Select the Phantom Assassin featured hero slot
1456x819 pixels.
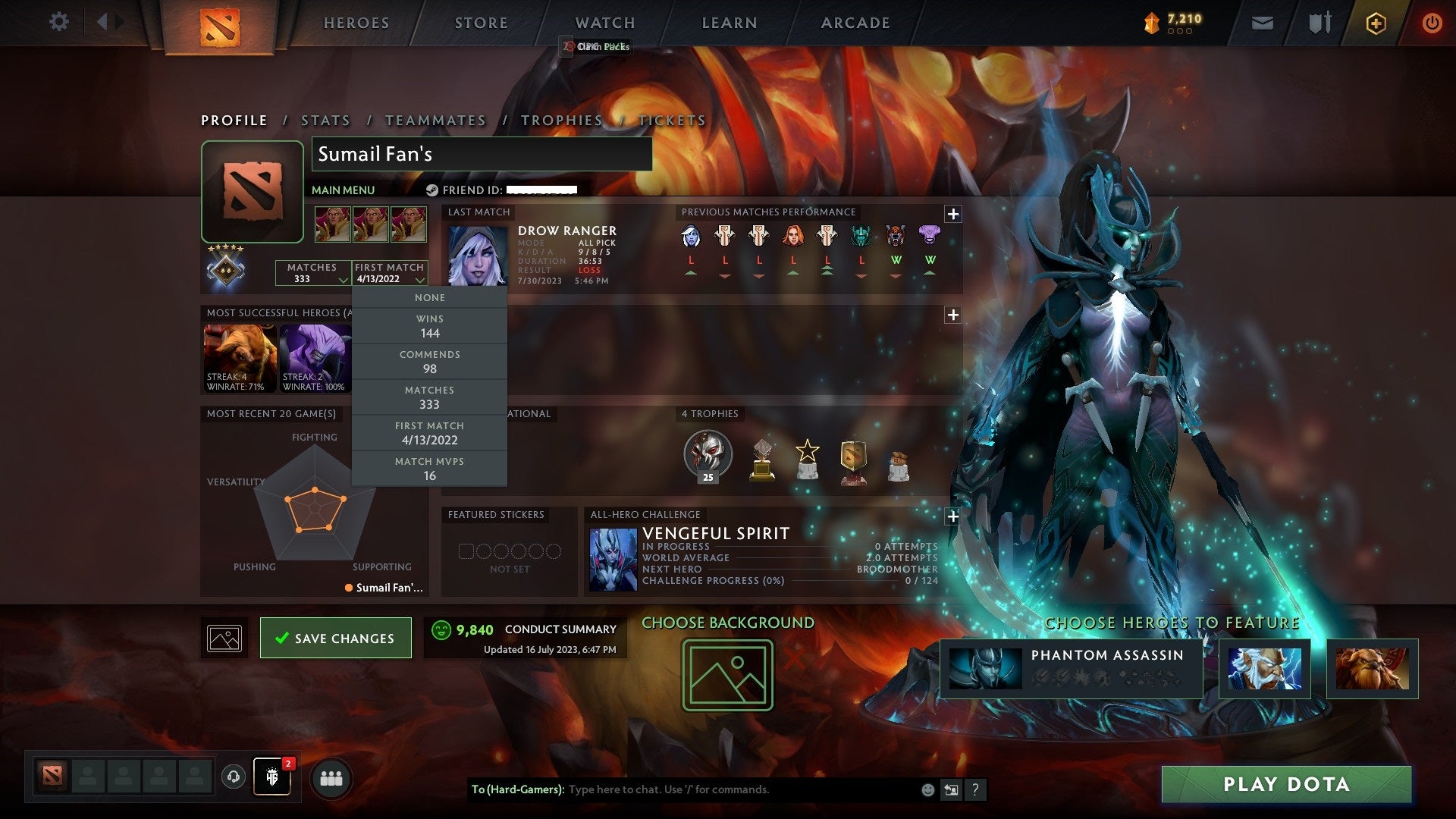tap(1069, 670)
